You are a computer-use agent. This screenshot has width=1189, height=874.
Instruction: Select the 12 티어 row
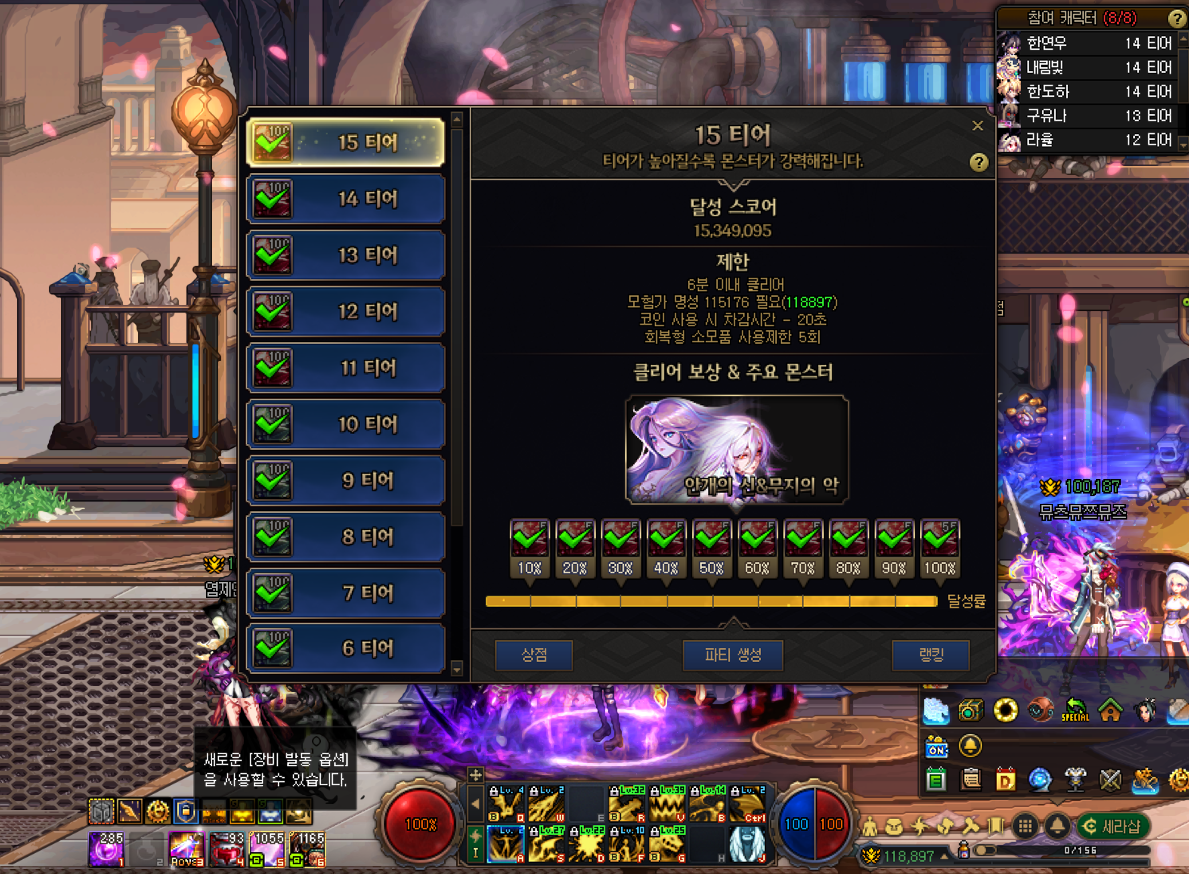[345, 311]
